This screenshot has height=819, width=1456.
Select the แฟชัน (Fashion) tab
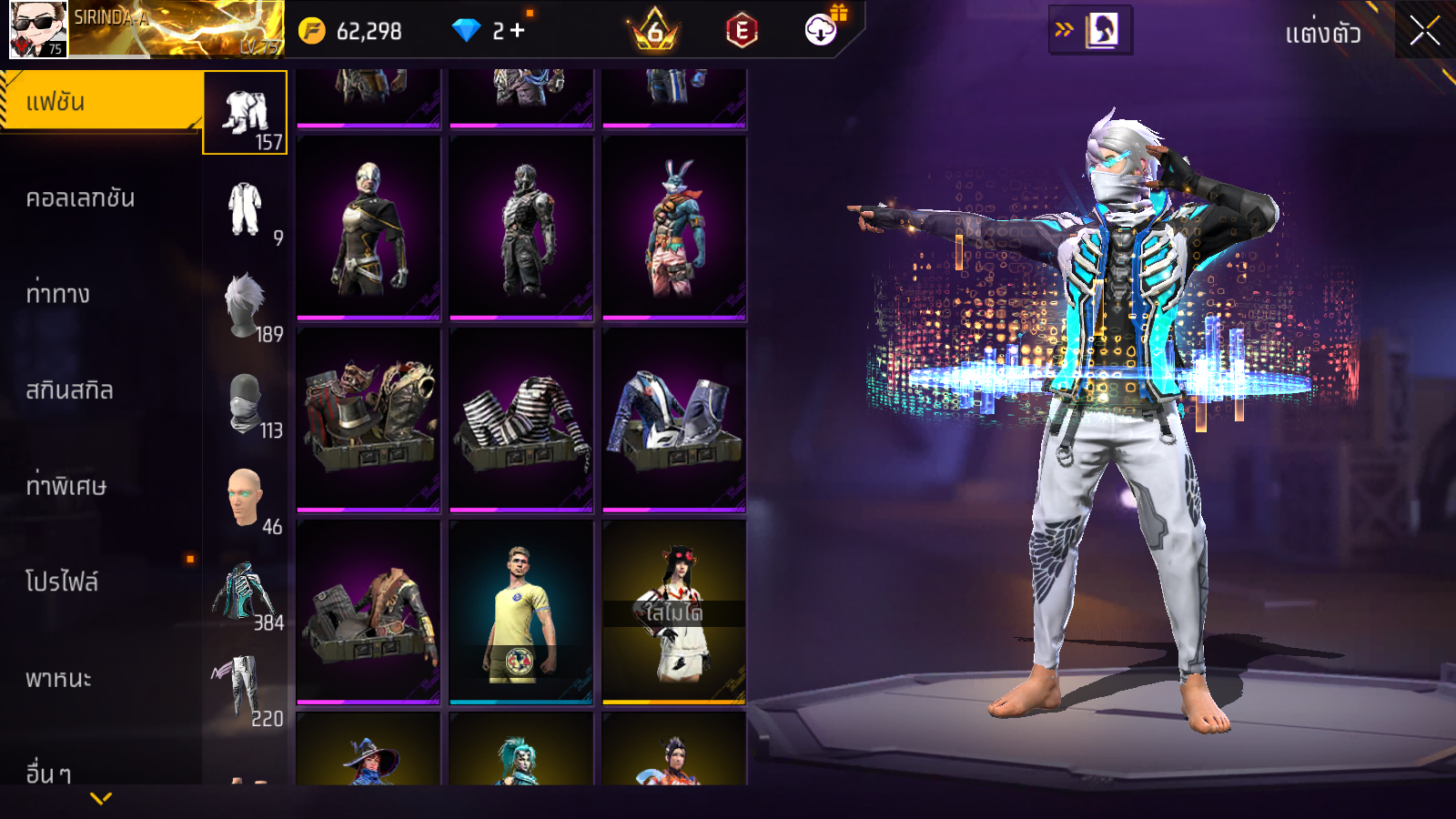[x=100, y=102]
